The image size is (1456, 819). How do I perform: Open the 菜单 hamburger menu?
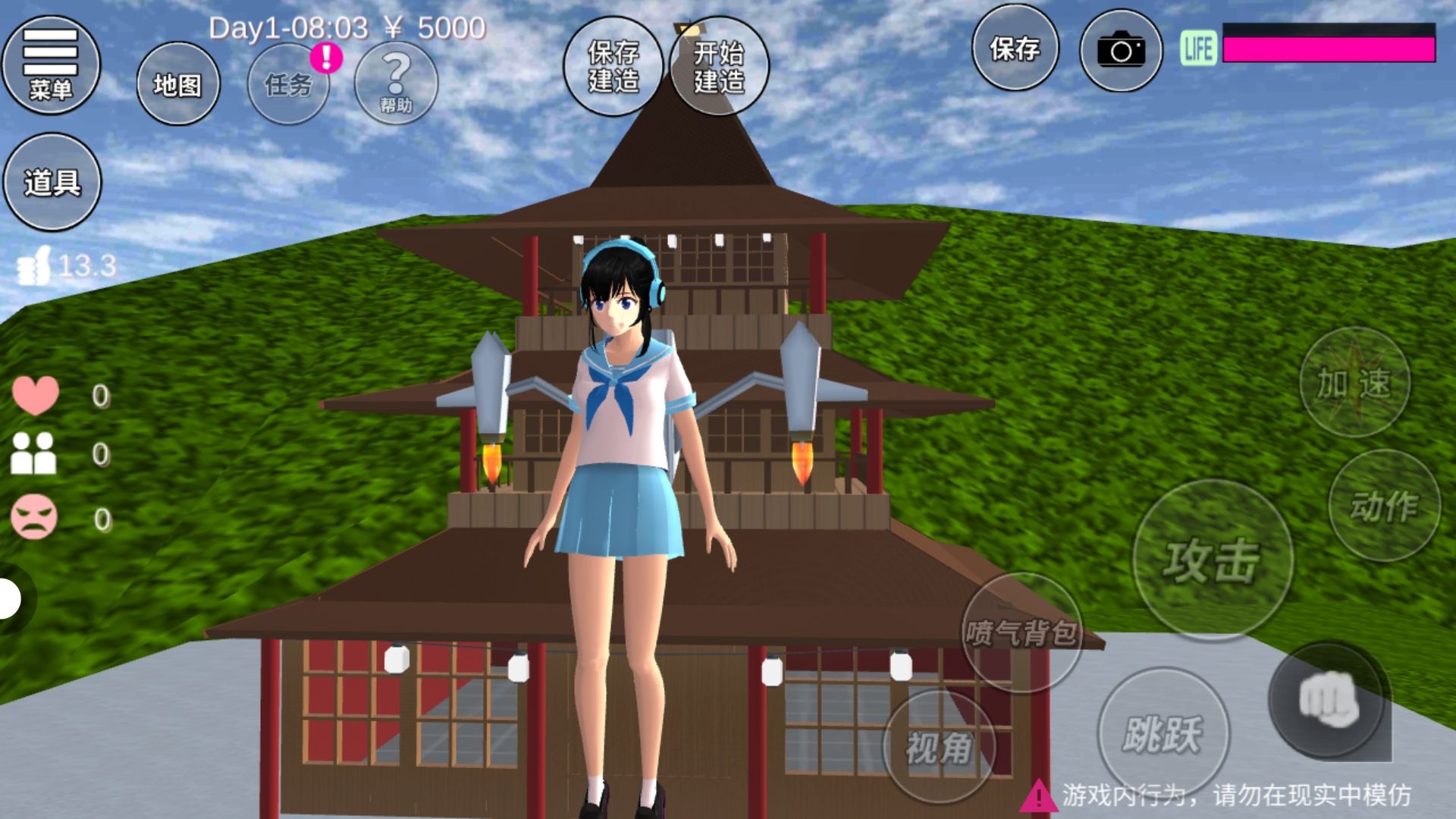[51, 65]
